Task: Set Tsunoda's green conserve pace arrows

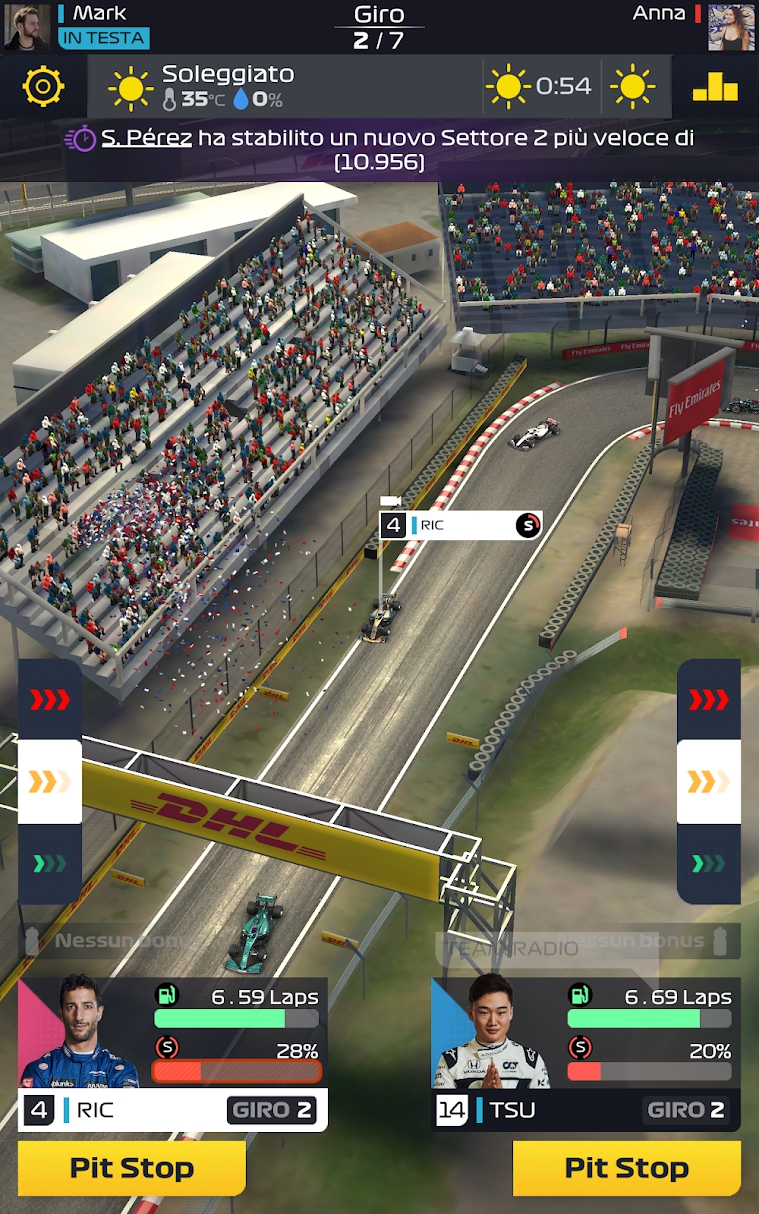Action: click(x=709, y=863)
